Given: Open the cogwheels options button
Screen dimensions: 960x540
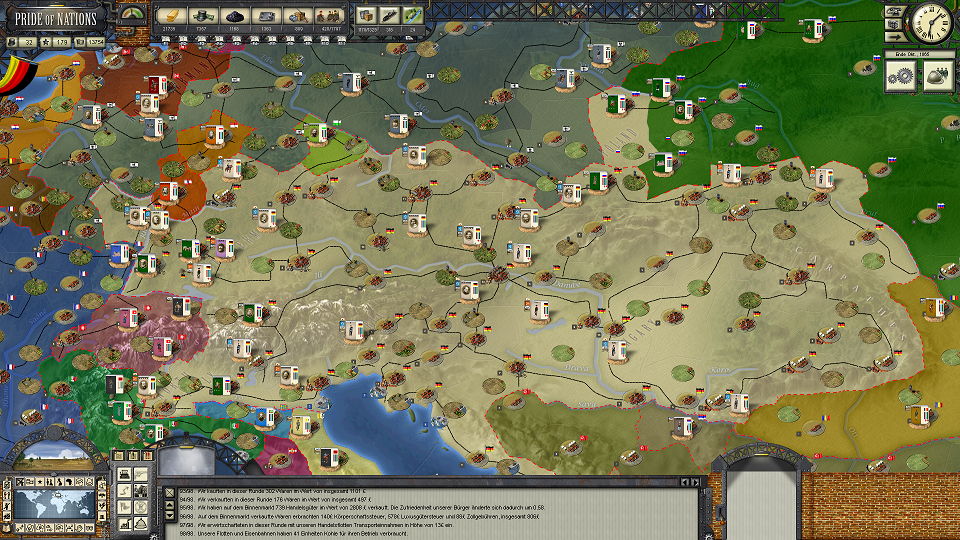Looking at the screenshot, I should click(900, 76).
